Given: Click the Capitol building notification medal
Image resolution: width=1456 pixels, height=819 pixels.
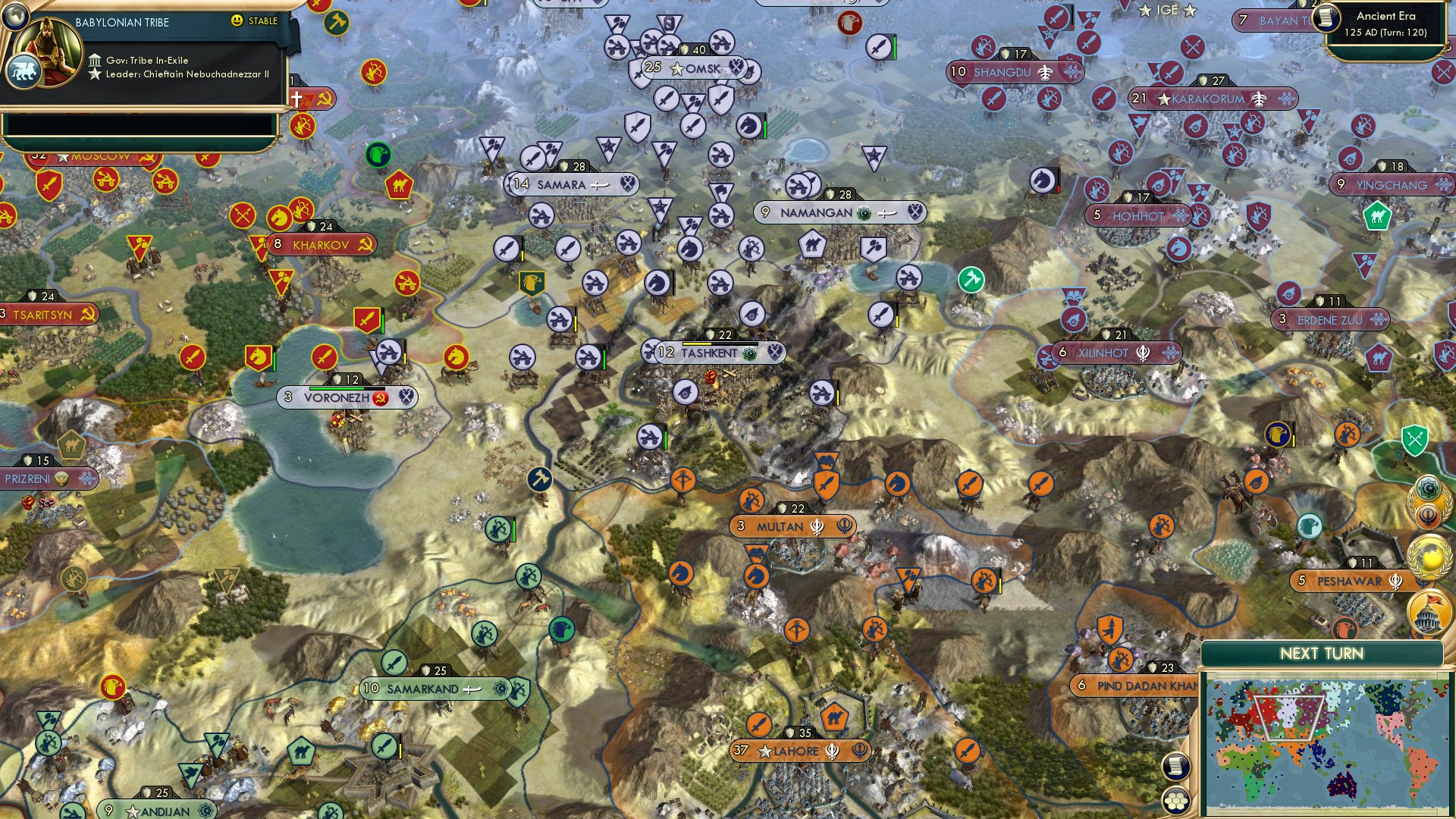Looking at the screenshot, I should (1430, 612).
